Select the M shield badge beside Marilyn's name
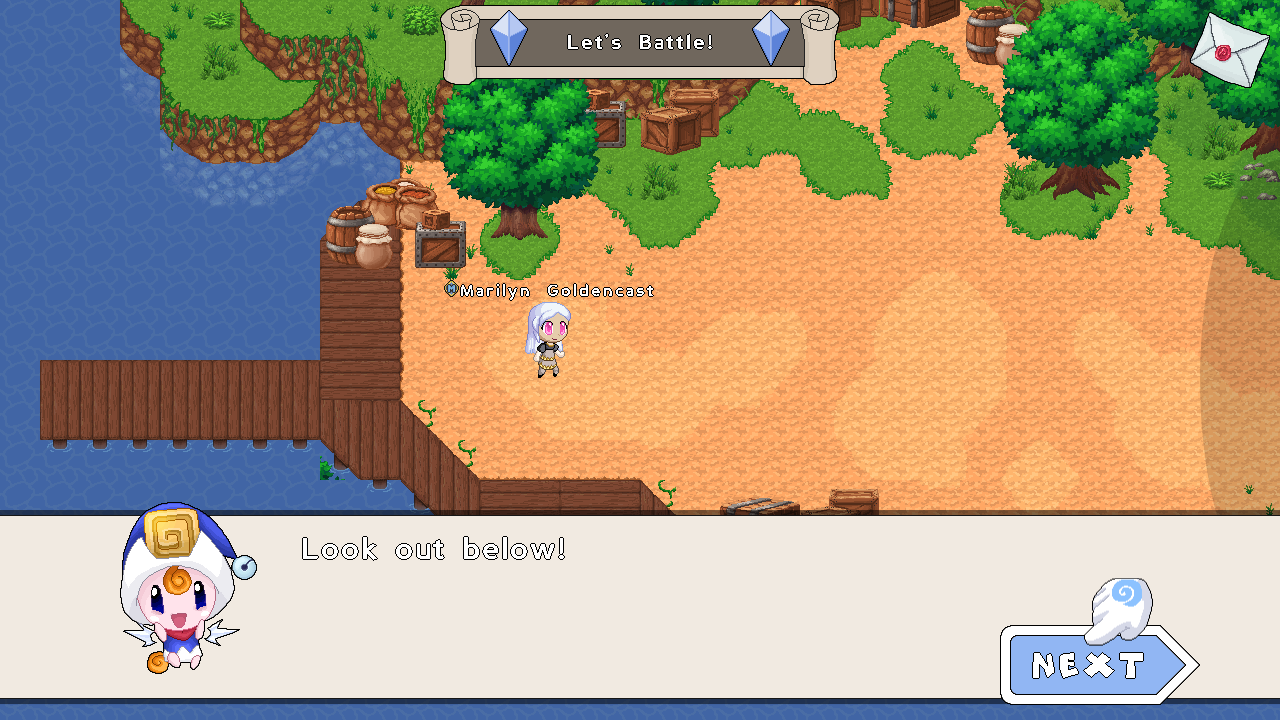The height and width of the screenshot is (720, 1280). 449,290
